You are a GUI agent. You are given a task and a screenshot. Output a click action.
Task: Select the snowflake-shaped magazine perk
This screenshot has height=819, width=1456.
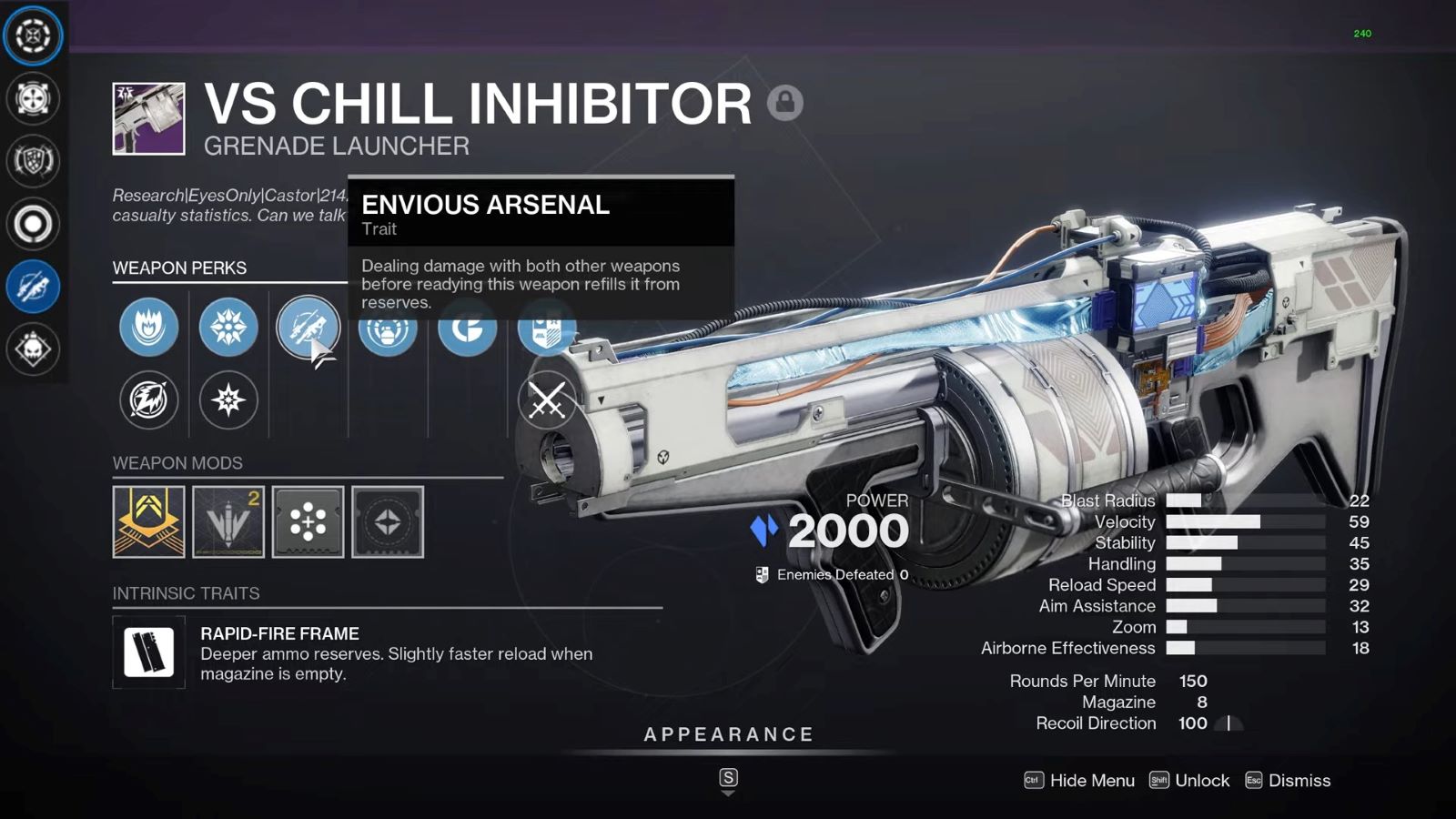228,329
